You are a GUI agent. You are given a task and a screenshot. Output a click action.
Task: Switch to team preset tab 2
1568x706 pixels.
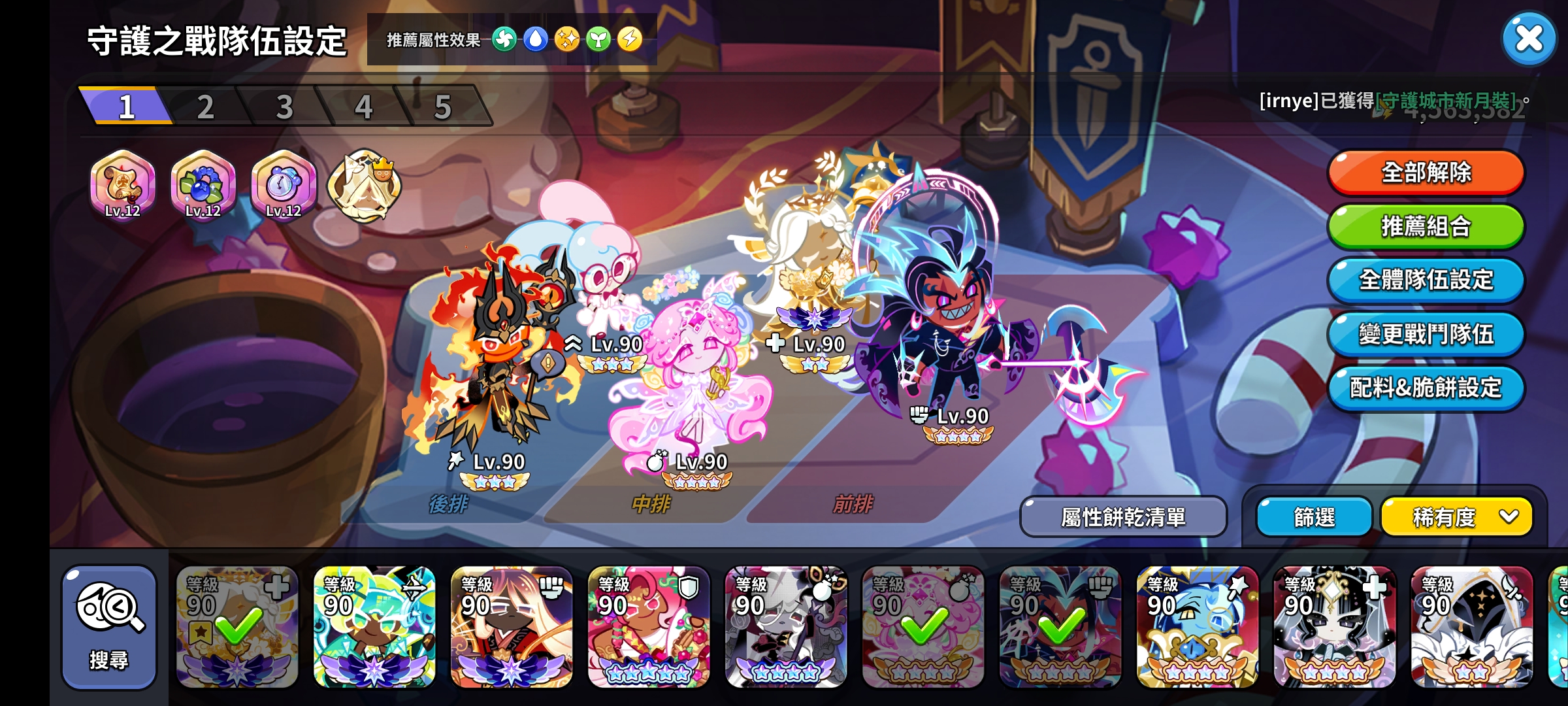tap(206, 106)
